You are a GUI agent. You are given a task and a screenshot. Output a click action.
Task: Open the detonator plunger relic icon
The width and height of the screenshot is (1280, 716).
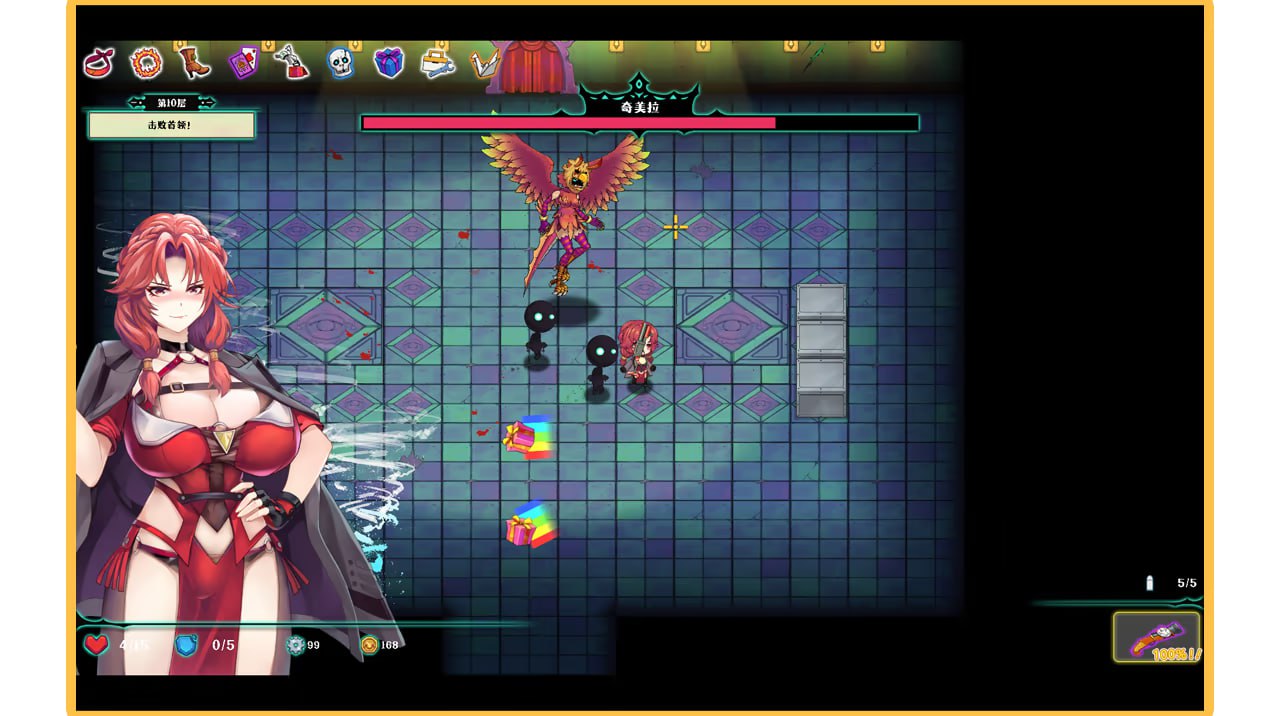[292, 62]
